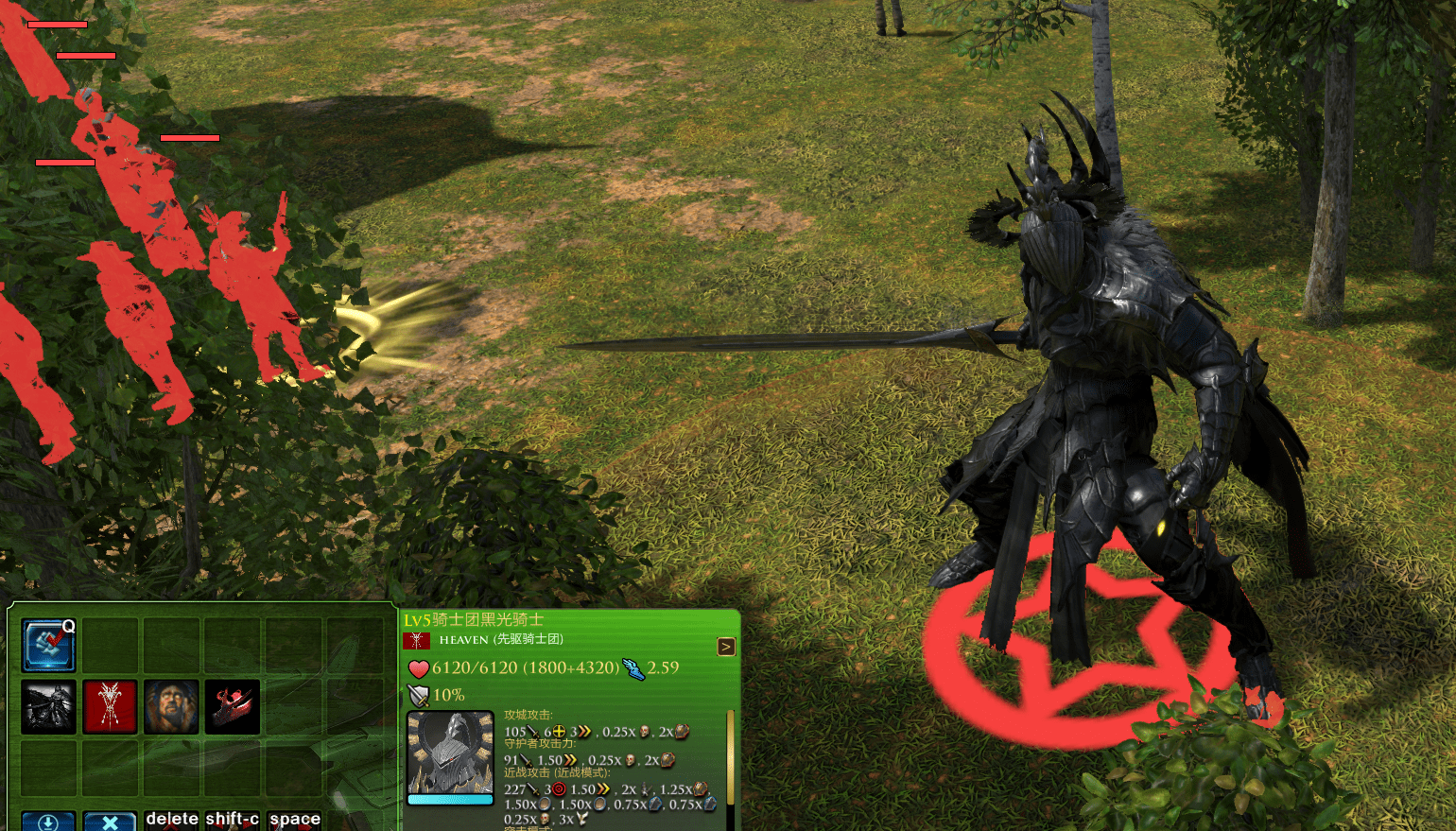Click the unit stats panel scrollbar
Image resolution: width=1456 pixels, height=831 pixels.
point(730,756)
